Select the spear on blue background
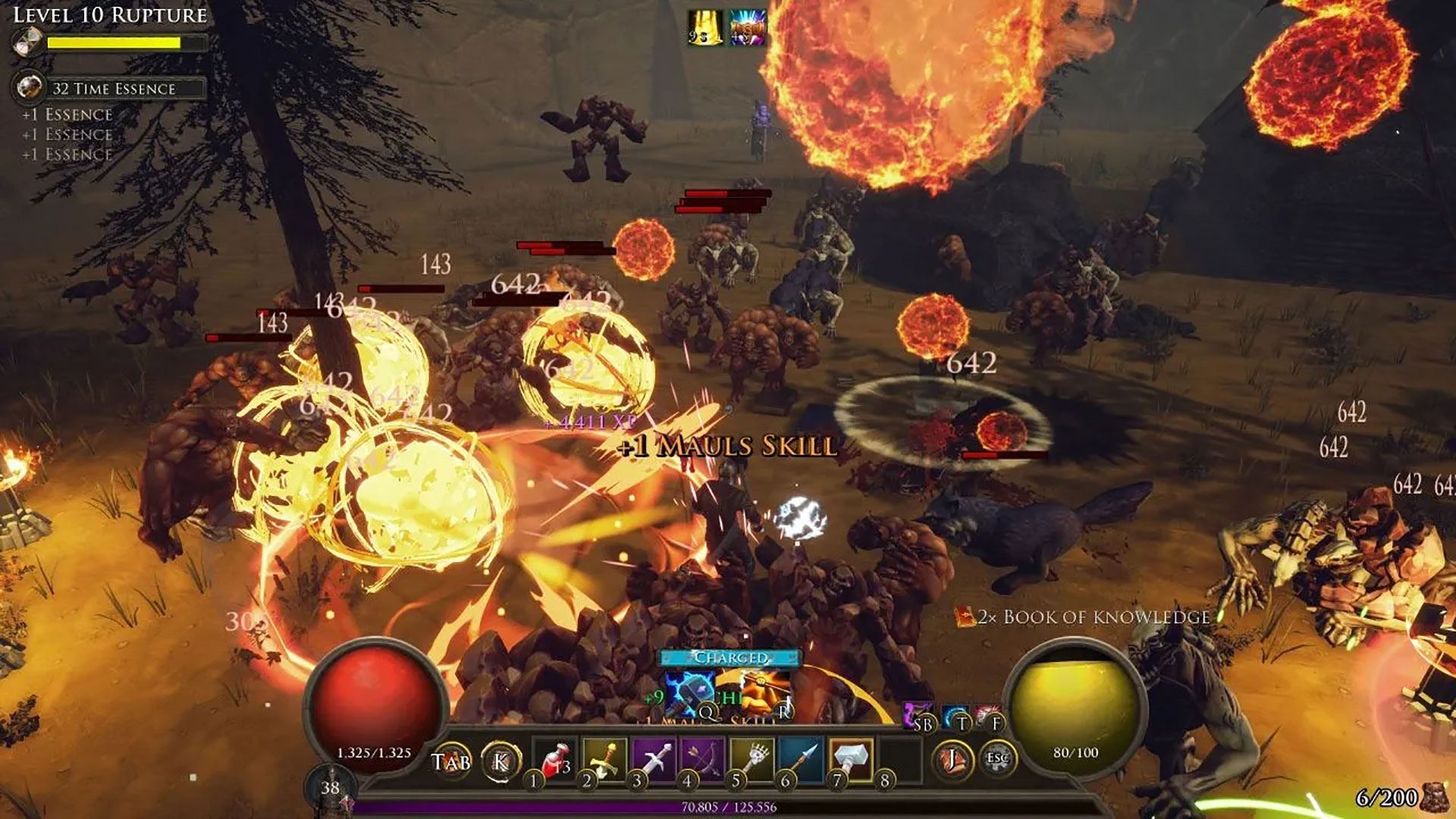Image resolution: width=1456 pixels, height=819 pixels. coord(802,758)
